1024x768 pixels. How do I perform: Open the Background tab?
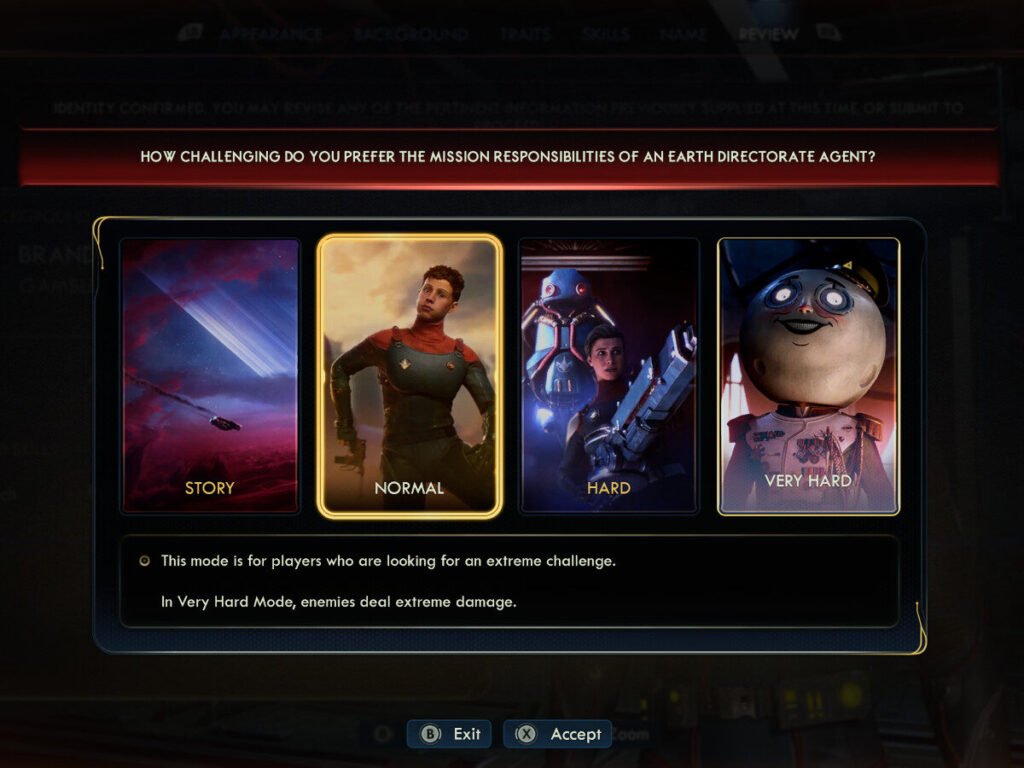pyautogui.click(x=410, y=34)
